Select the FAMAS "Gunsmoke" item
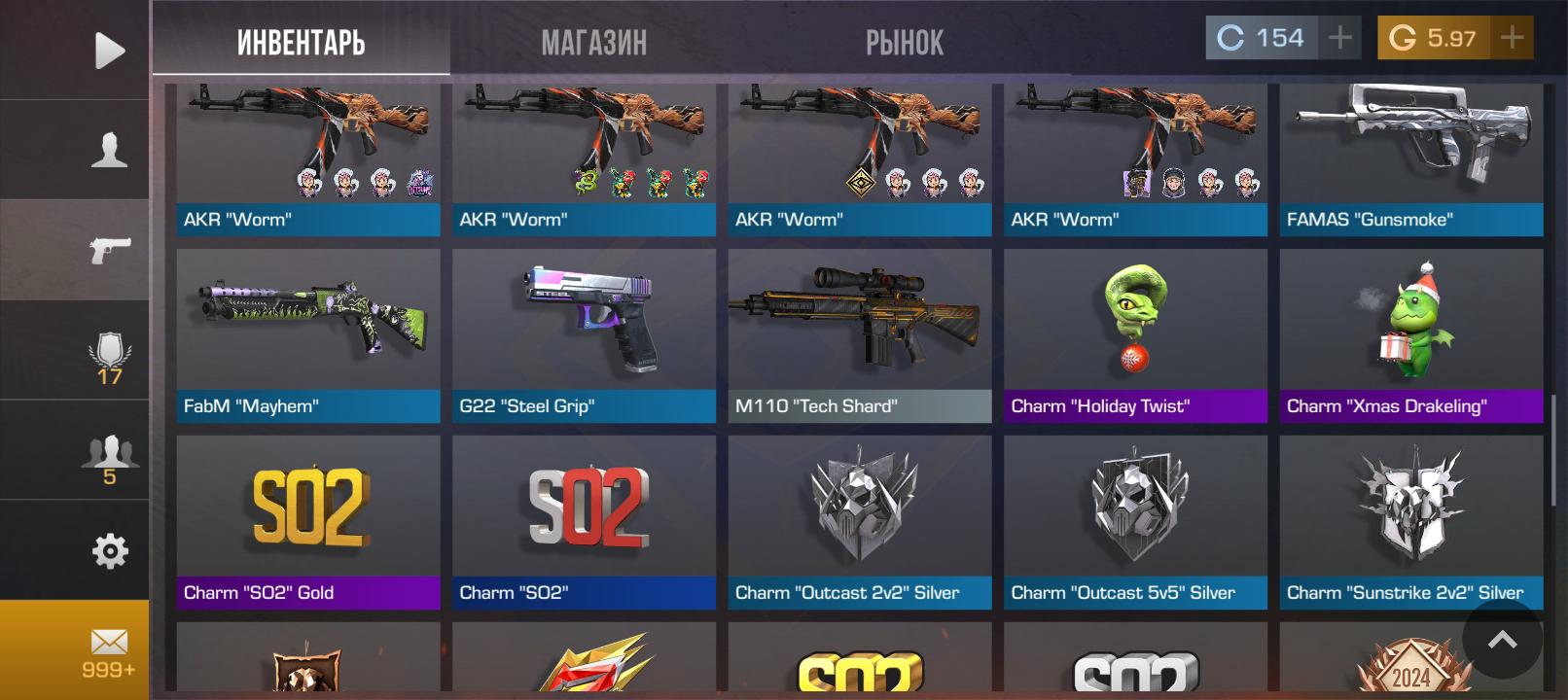This screenshot has width=1568, height=700. (1410, 156)
